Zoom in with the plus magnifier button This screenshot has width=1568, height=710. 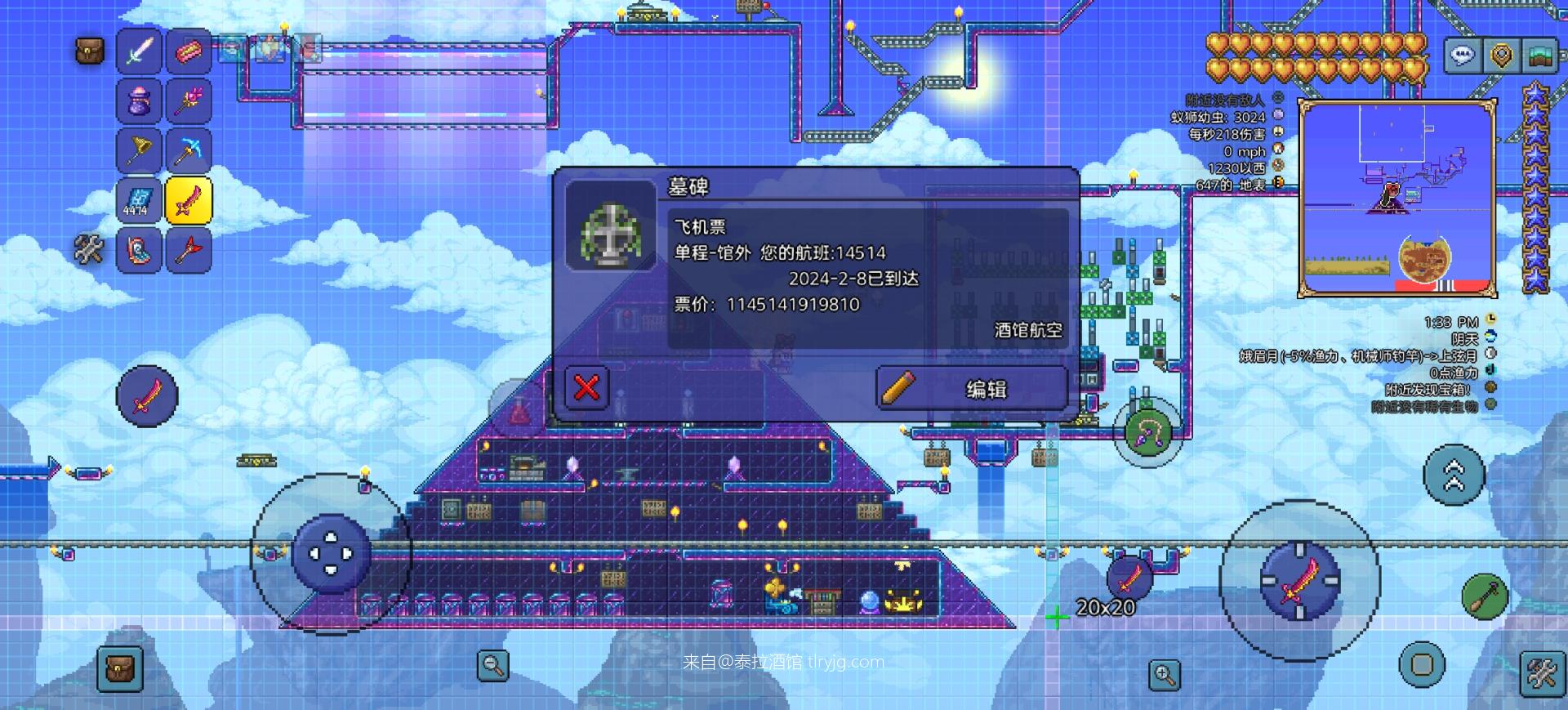pyautogui.click(x=1165, y=675)
